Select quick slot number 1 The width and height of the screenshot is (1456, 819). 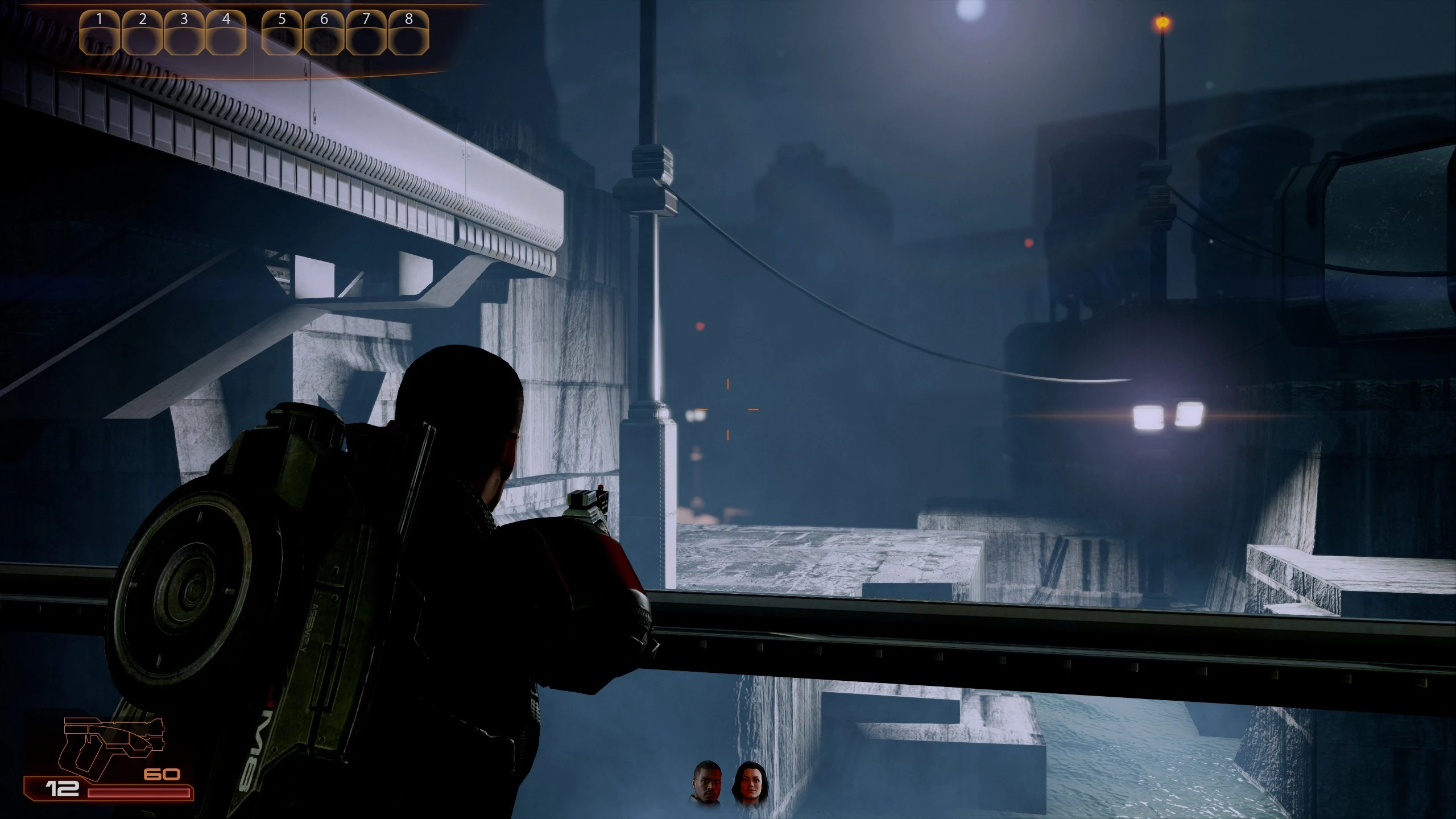100,34
